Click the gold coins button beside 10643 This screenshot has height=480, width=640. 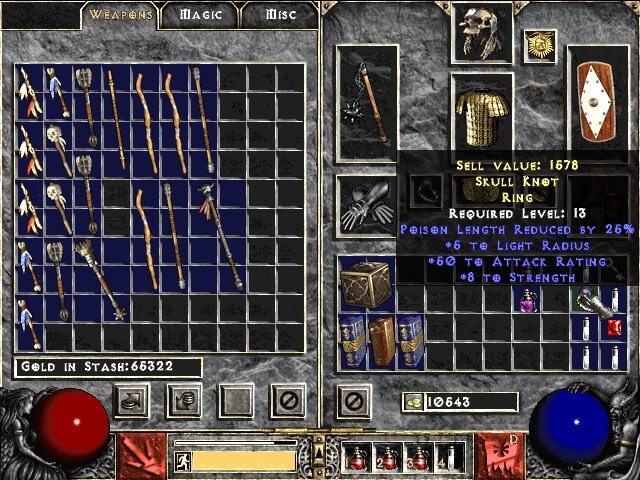(x=411, y=402)
